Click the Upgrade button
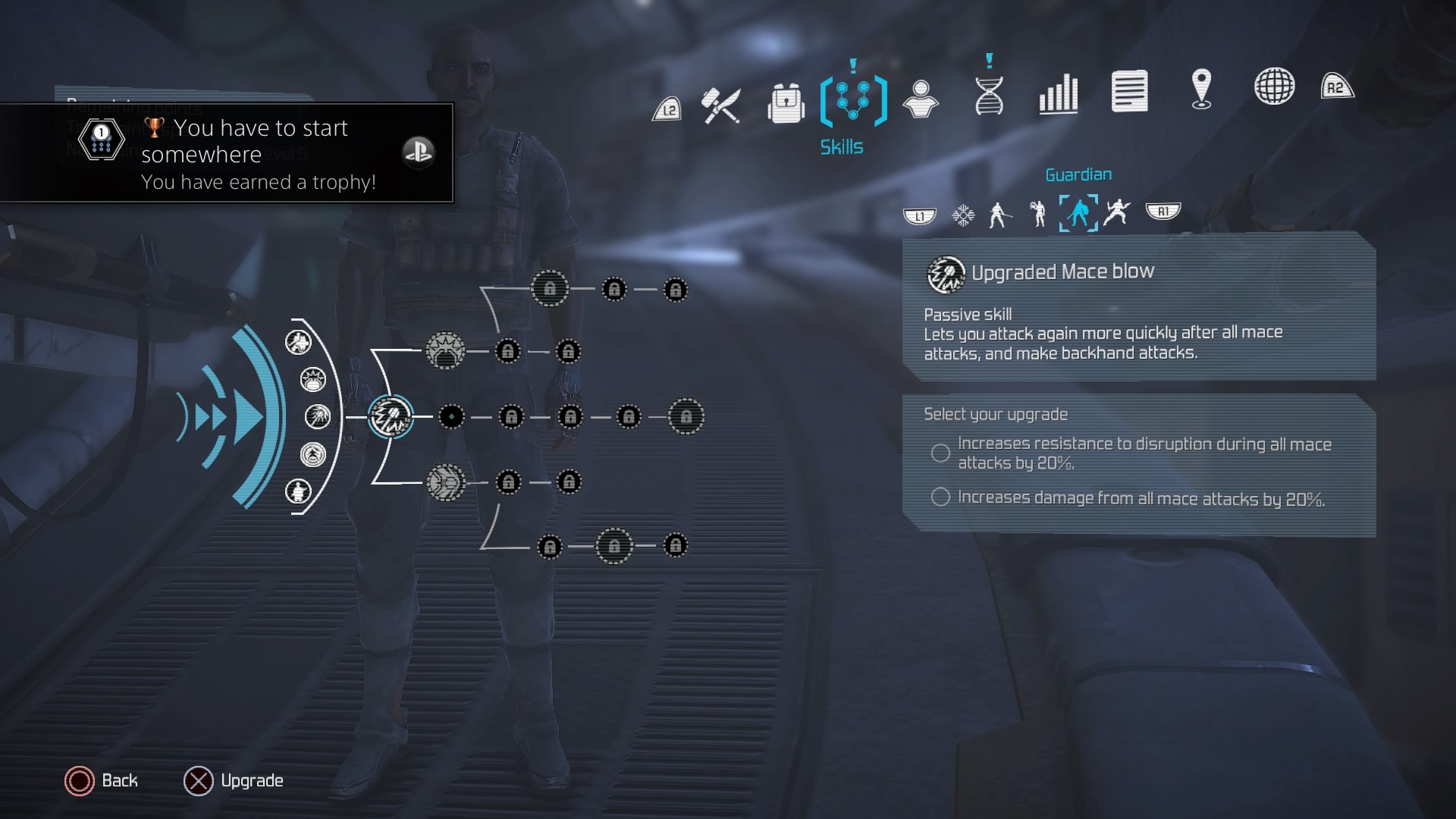 coord(234,781)
